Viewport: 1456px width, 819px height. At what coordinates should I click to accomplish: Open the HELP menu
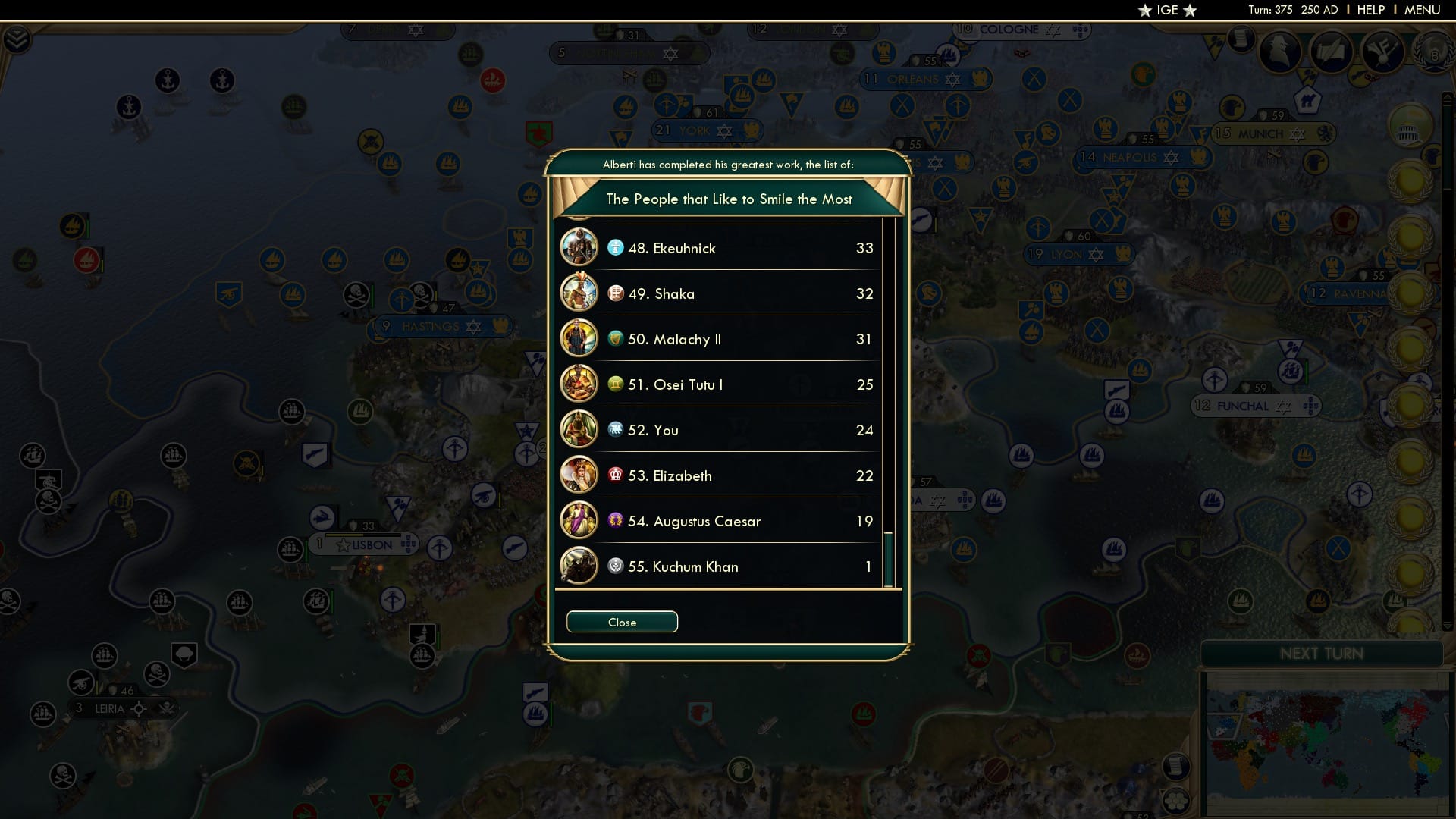point(1370,10)
